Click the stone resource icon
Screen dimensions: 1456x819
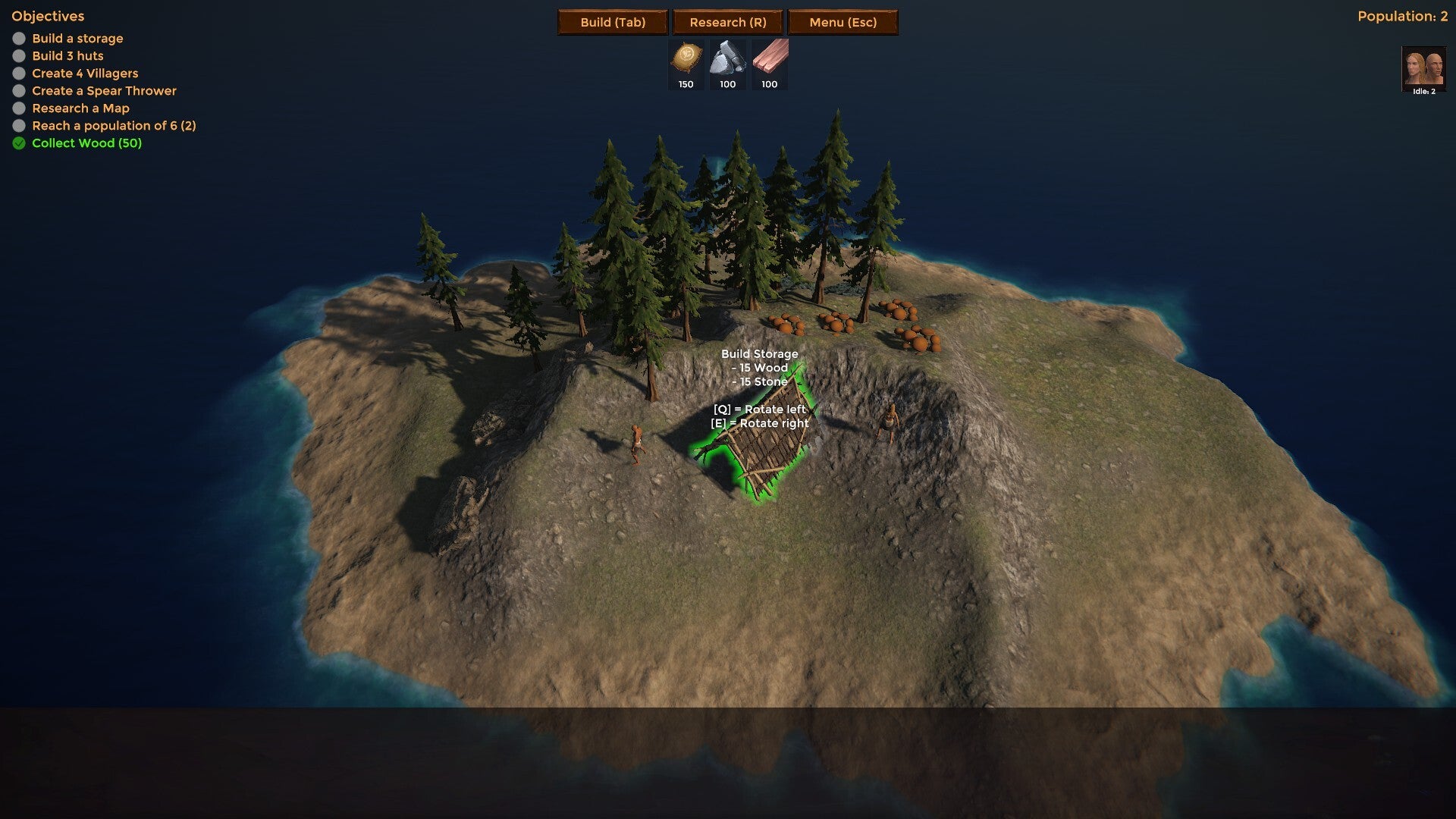pos(728,58)
